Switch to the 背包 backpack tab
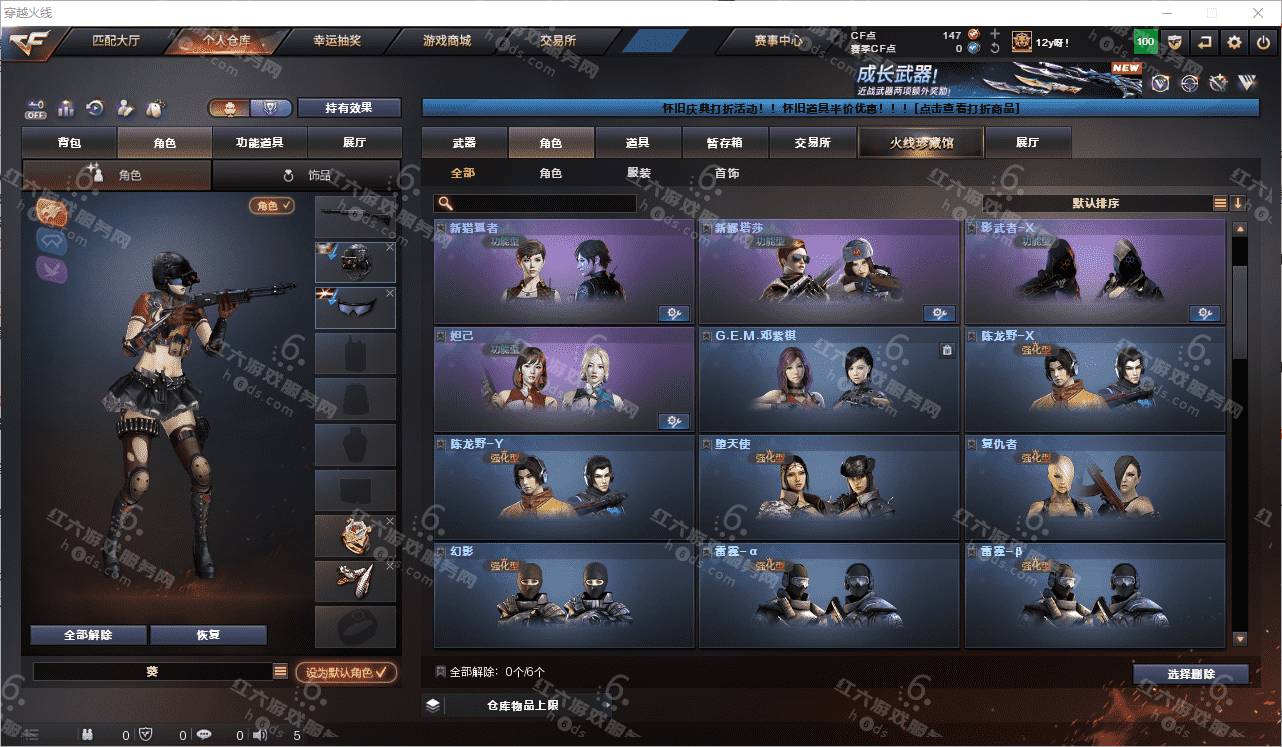This screenshot has width=1282, height=747. (x=69, y=143)
